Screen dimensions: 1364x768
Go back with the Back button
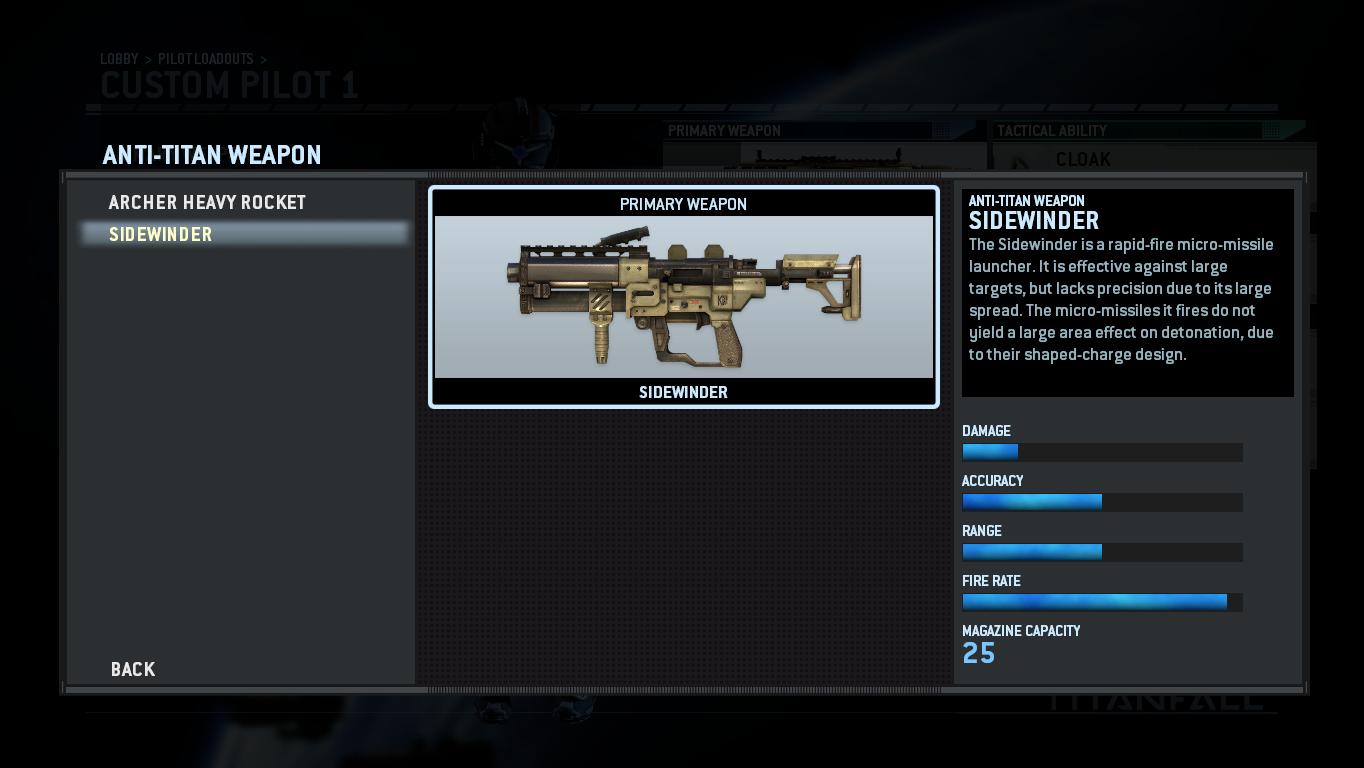(x=133, y=670)
